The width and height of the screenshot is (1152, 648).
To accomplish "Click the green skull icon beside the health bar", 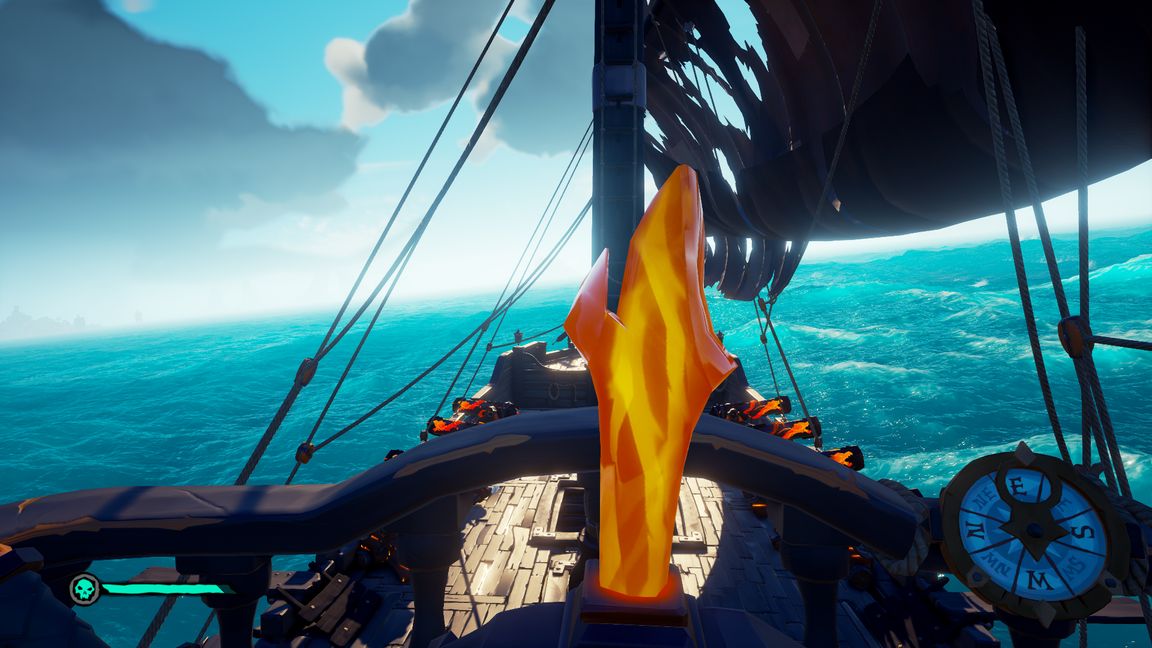I will [x=84, y=589].
